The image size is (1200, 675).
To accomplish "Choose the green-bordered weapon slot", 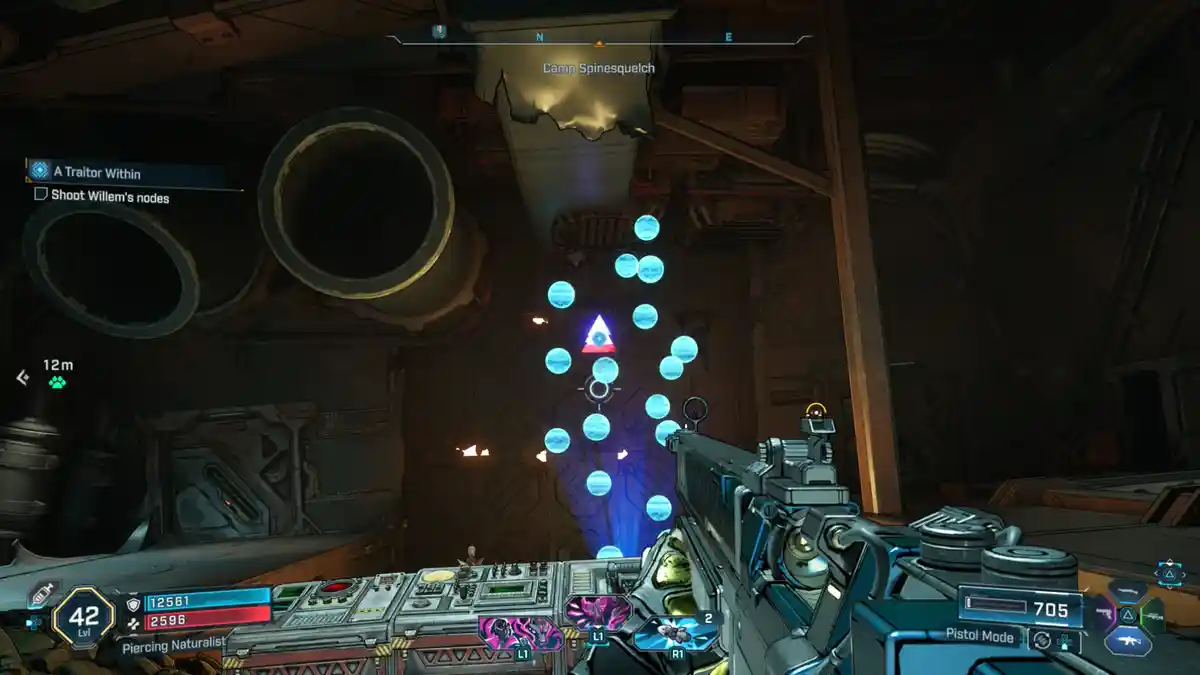I will click(x=1153, y=614).
